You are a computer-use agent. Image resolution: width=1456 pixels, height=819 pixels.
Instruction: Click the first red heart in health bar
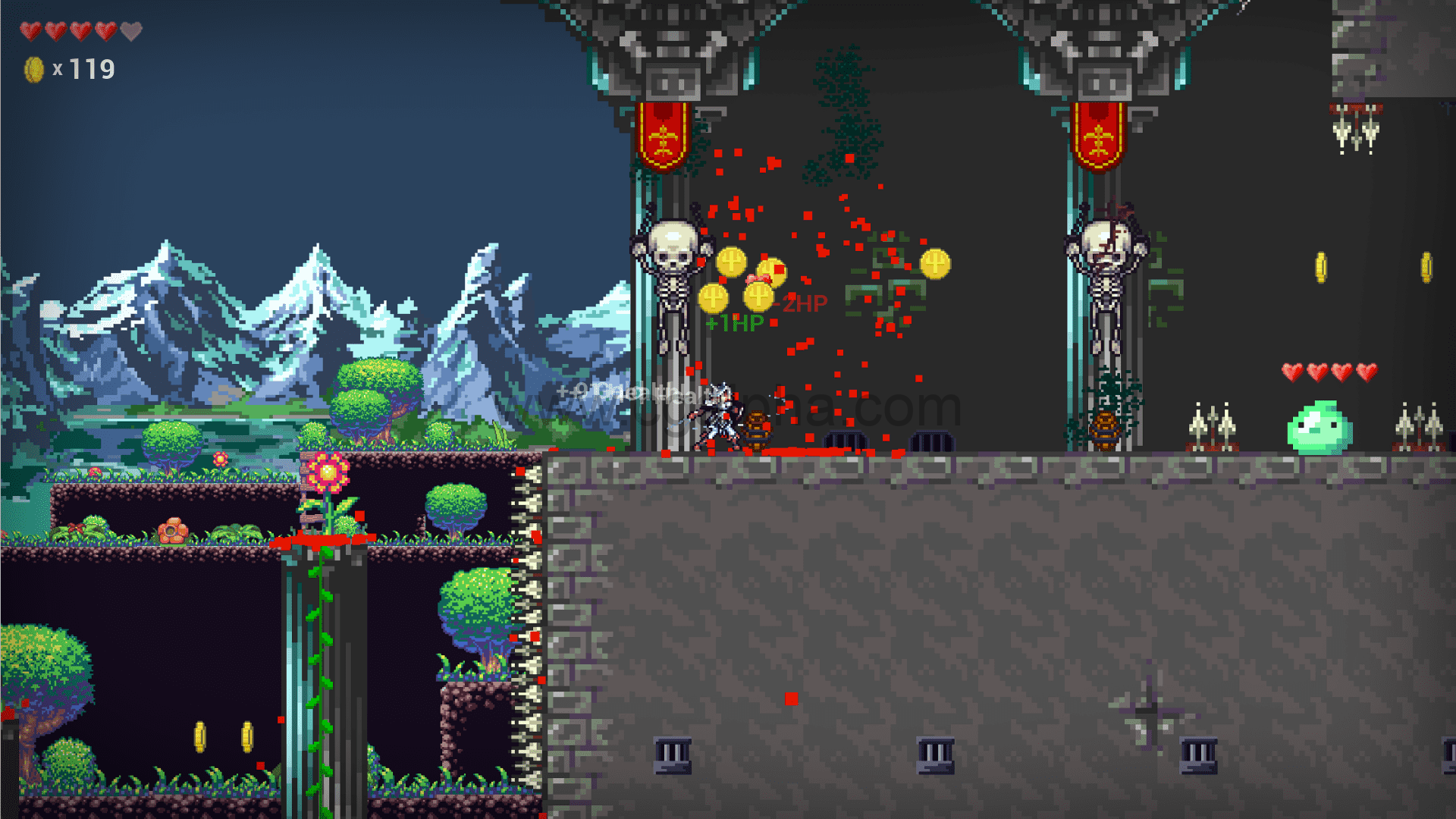[30, 32]
